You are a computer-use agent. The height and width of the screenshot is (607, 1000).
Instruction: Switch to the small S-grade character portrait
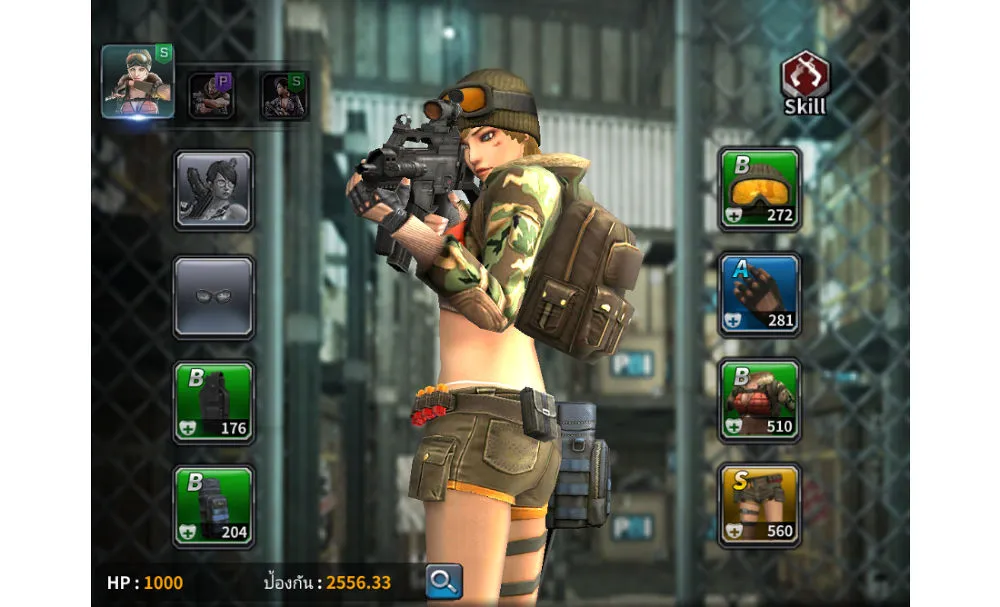pos(284,96)
